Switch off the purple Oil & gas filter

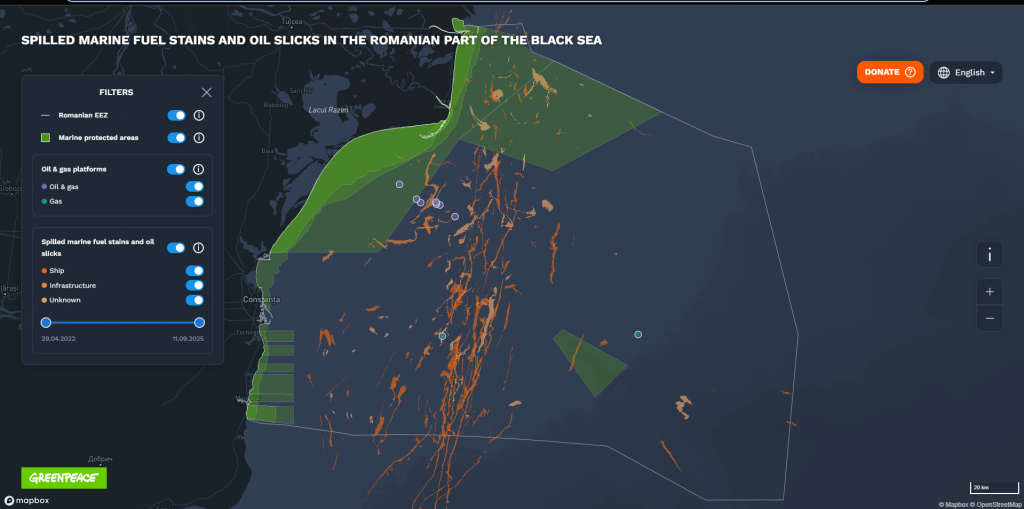(195, 186)
